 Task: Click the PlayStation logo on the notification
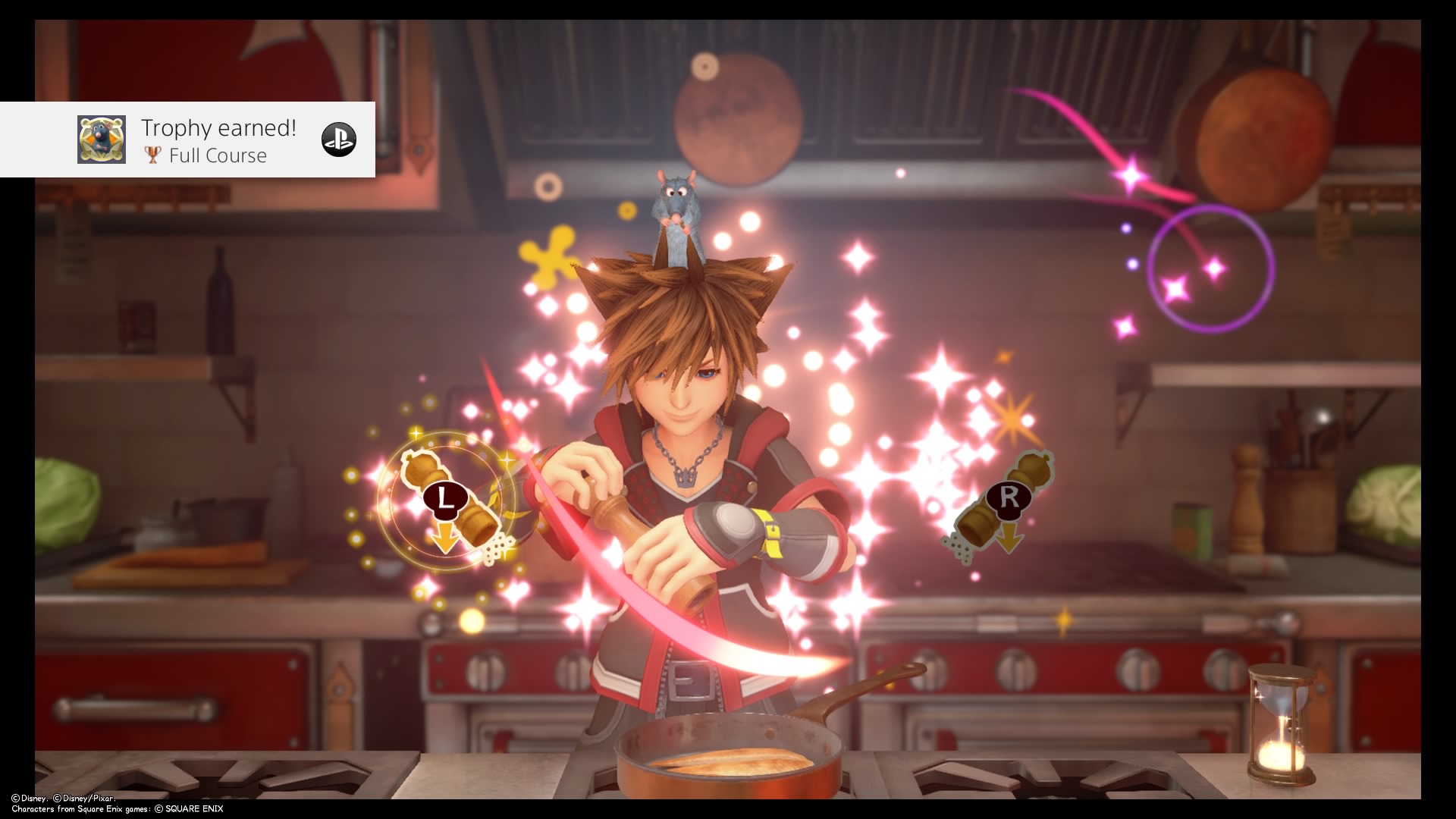point(338,140)
